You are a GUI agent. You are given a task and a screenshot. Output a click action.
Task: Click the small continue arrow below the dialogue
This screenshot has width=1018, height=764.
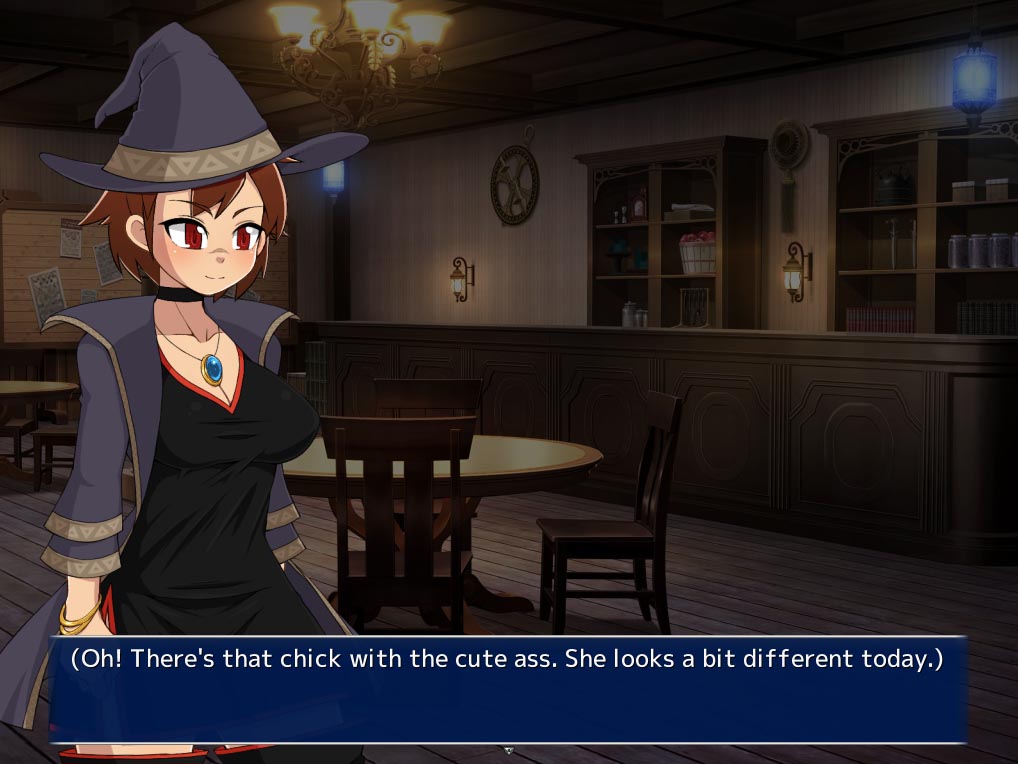[508, 749]
